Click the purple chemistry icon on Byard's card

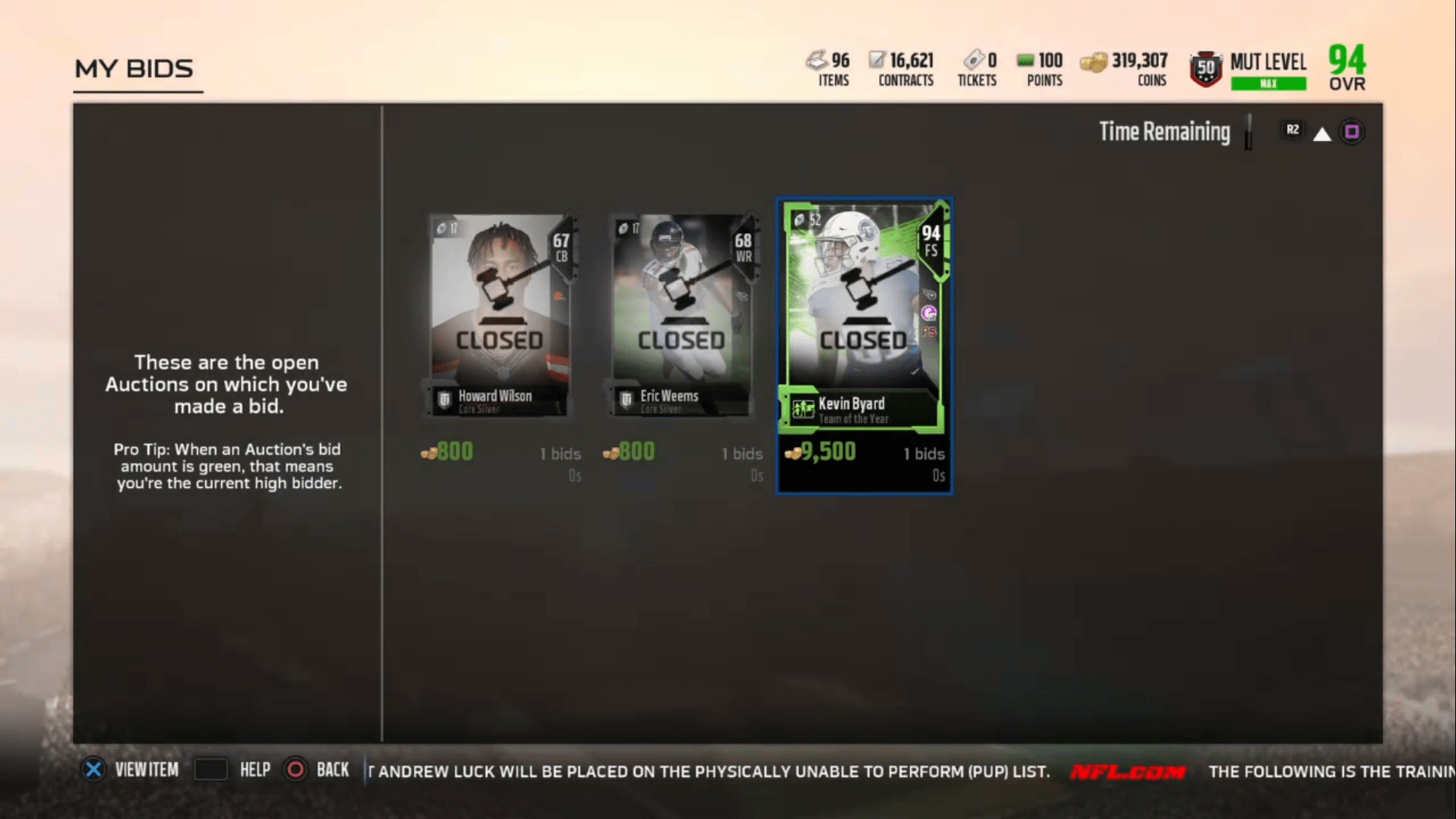pyautogui.click(x=931, y=314)
